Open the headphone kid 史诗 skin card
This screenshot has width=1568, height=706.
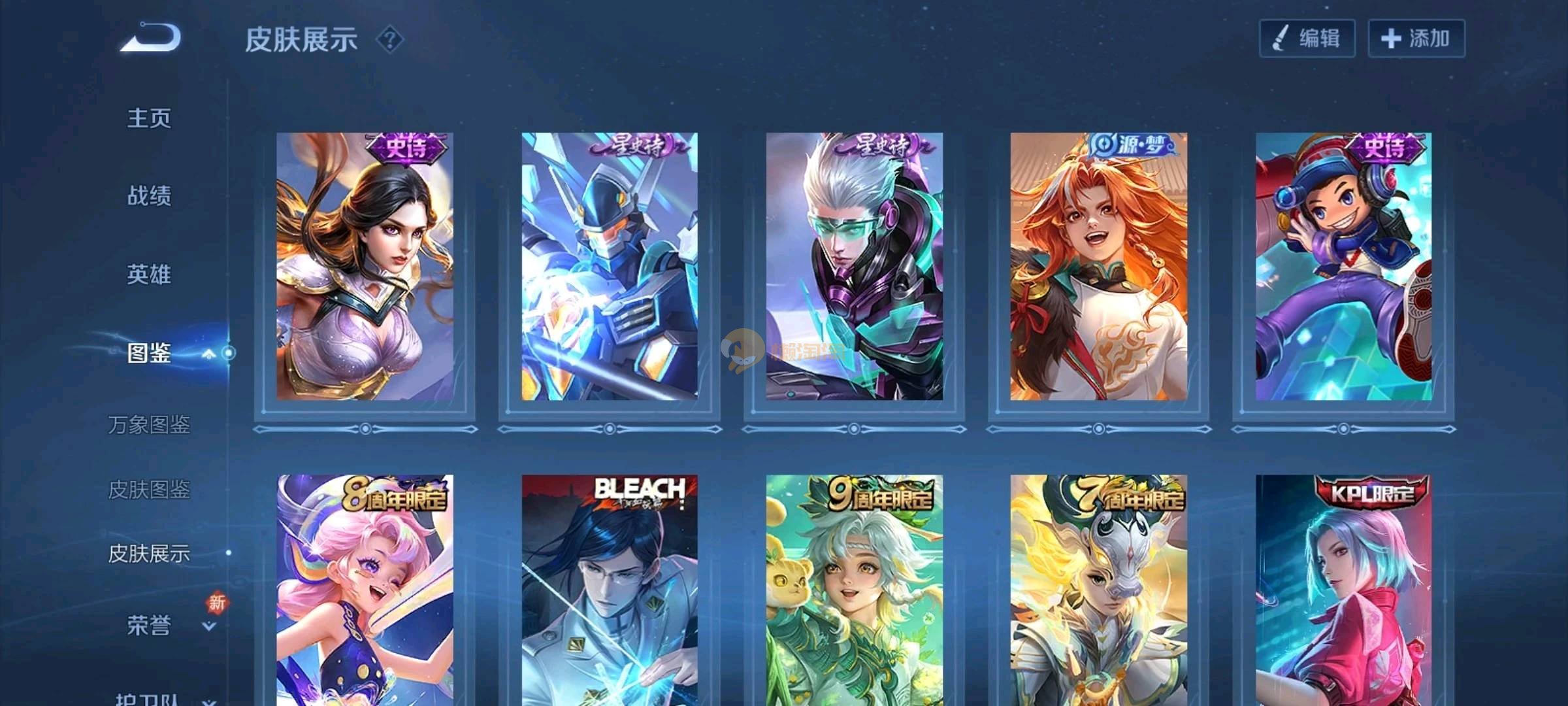(1343, 267)
